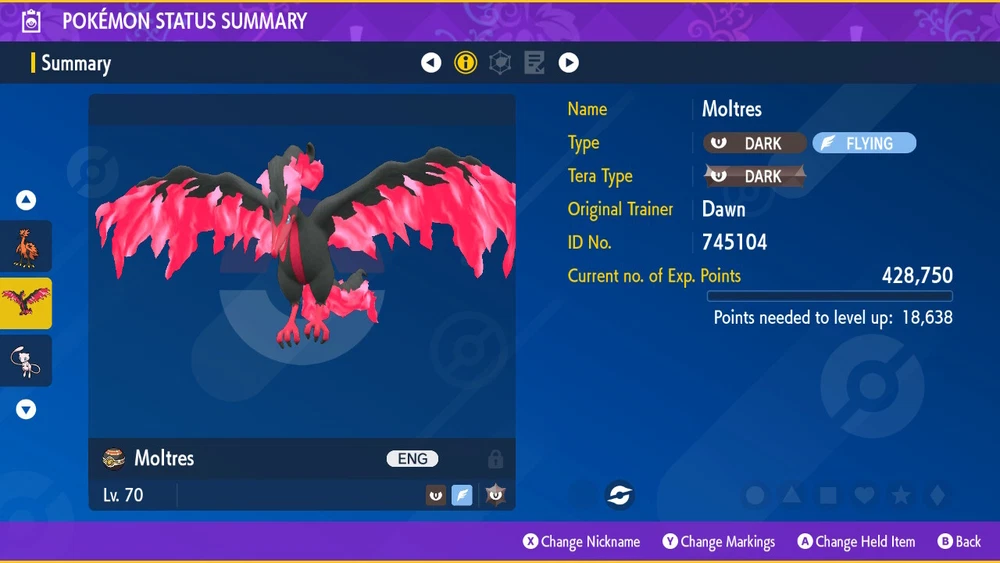Image resolution: width=1000 pixels, height=563 pixels.
Task: Select the orange bird party Pokémon thumbnail
Action: (x=26, y=246)
